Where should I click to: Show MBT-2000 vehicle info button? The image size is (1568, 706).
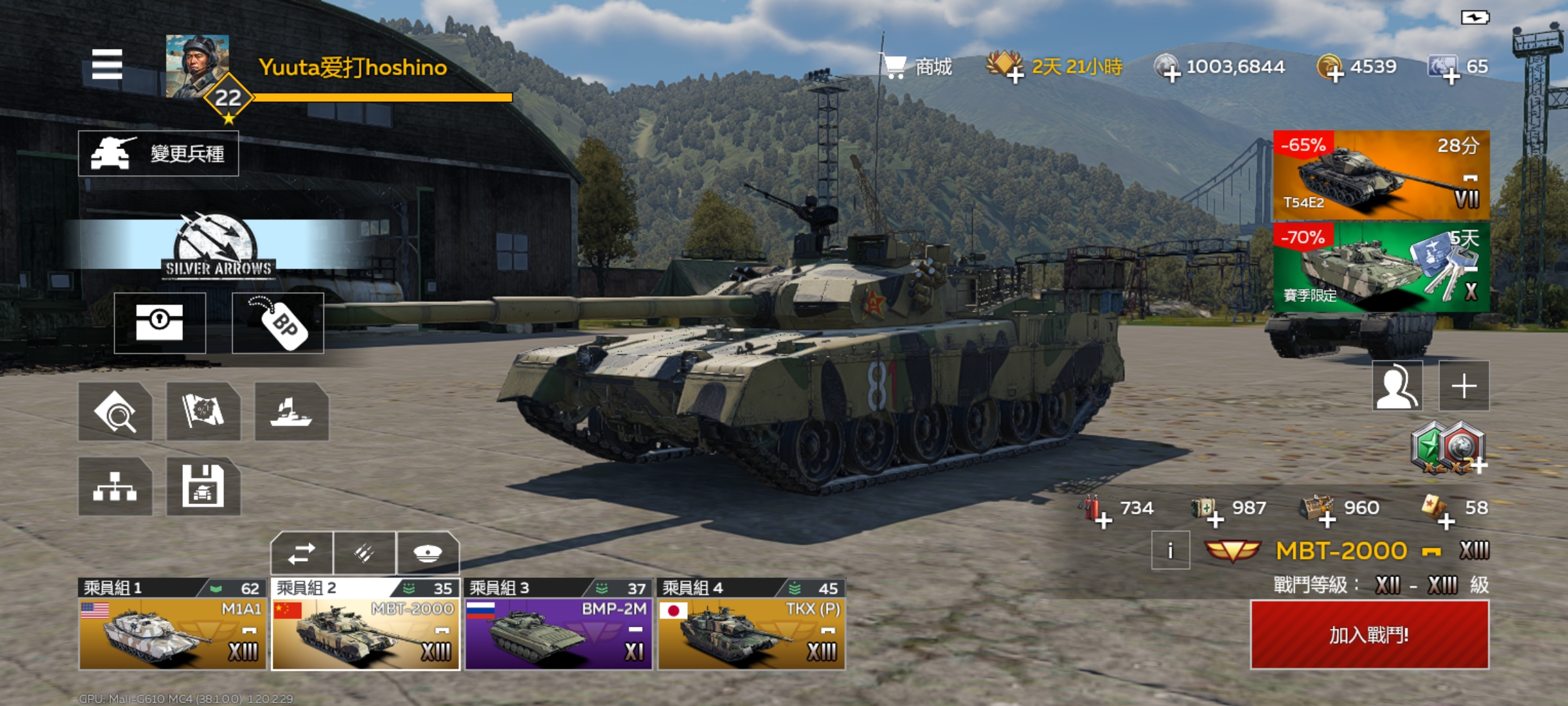tap(1170, 550)
